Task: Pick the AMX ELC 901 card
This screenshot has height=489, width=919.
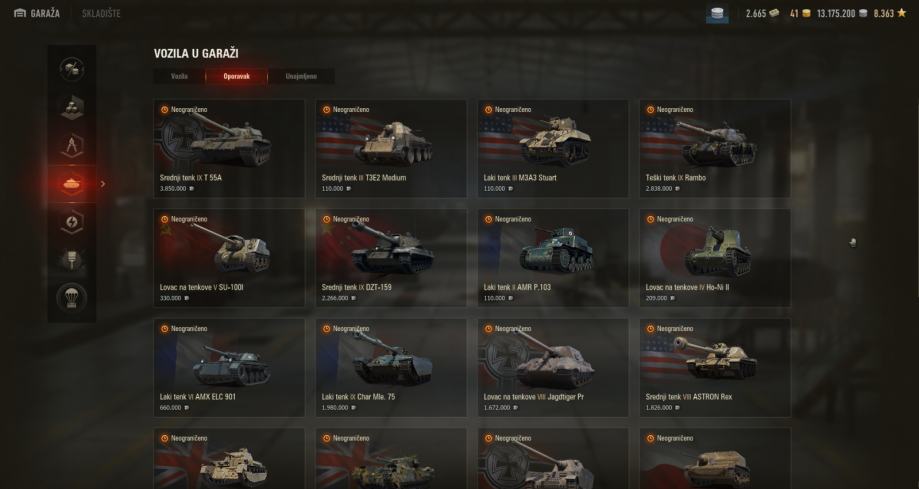Action: tap(229, 366)
